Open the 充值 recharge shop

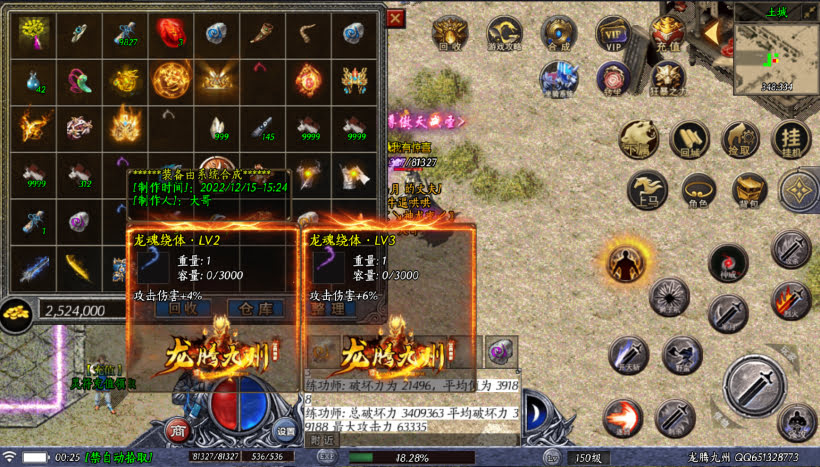666,32
